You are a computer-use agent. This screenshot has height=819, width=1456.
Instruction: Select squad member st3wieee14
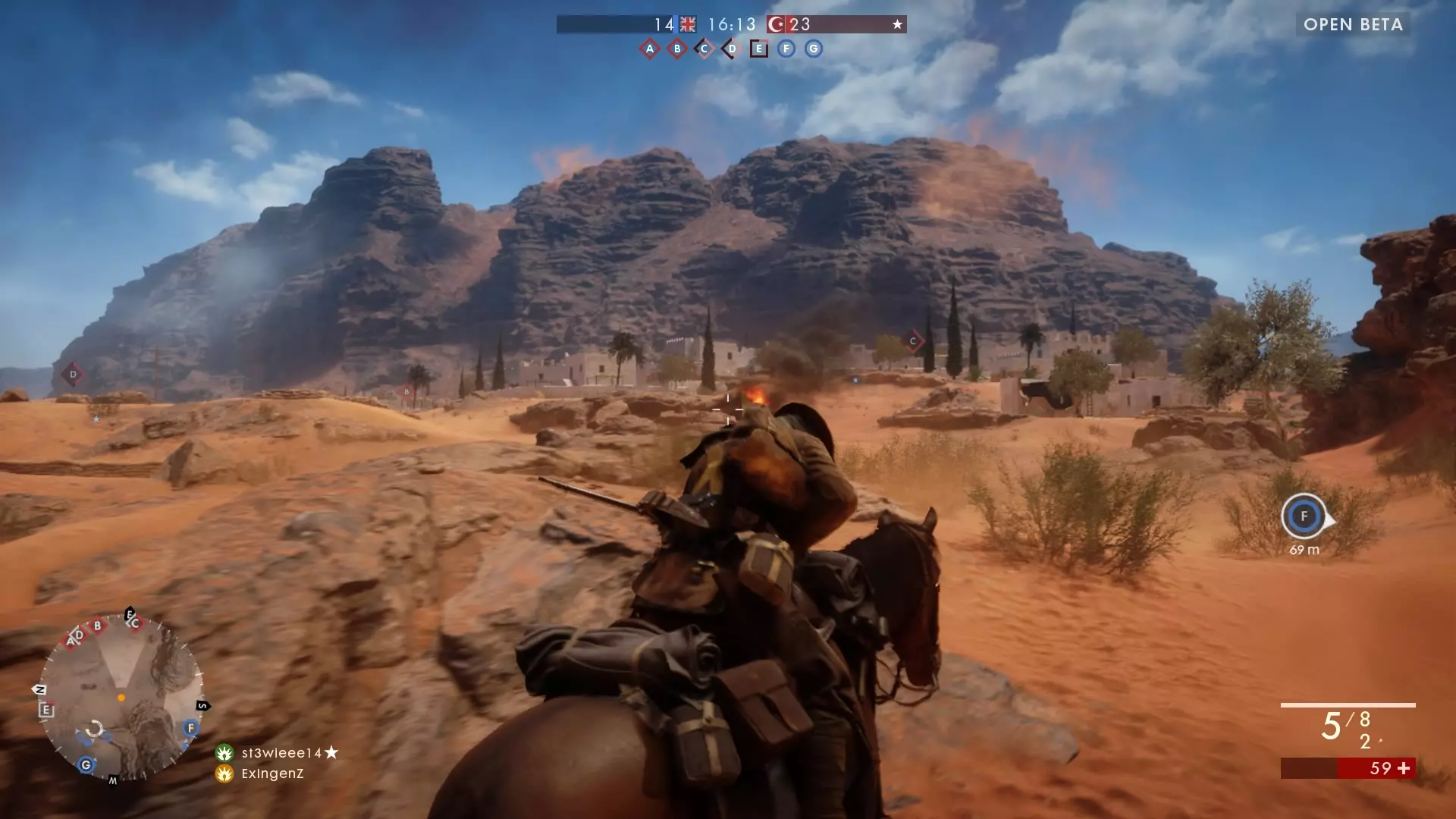pos(281,753)
